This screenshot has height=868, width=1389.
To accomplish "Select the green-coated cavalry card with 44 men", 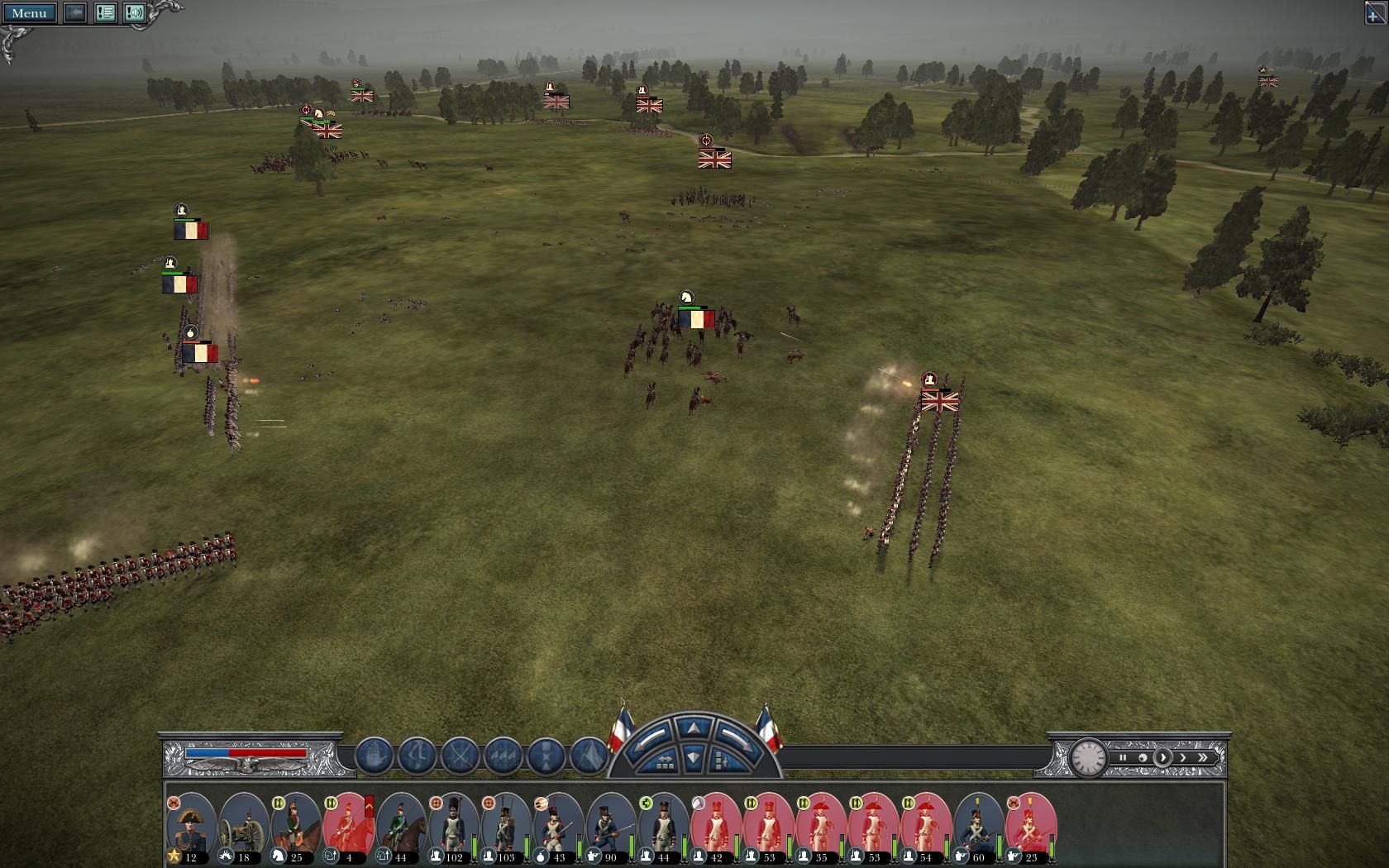I will click(x=401, y=827).
